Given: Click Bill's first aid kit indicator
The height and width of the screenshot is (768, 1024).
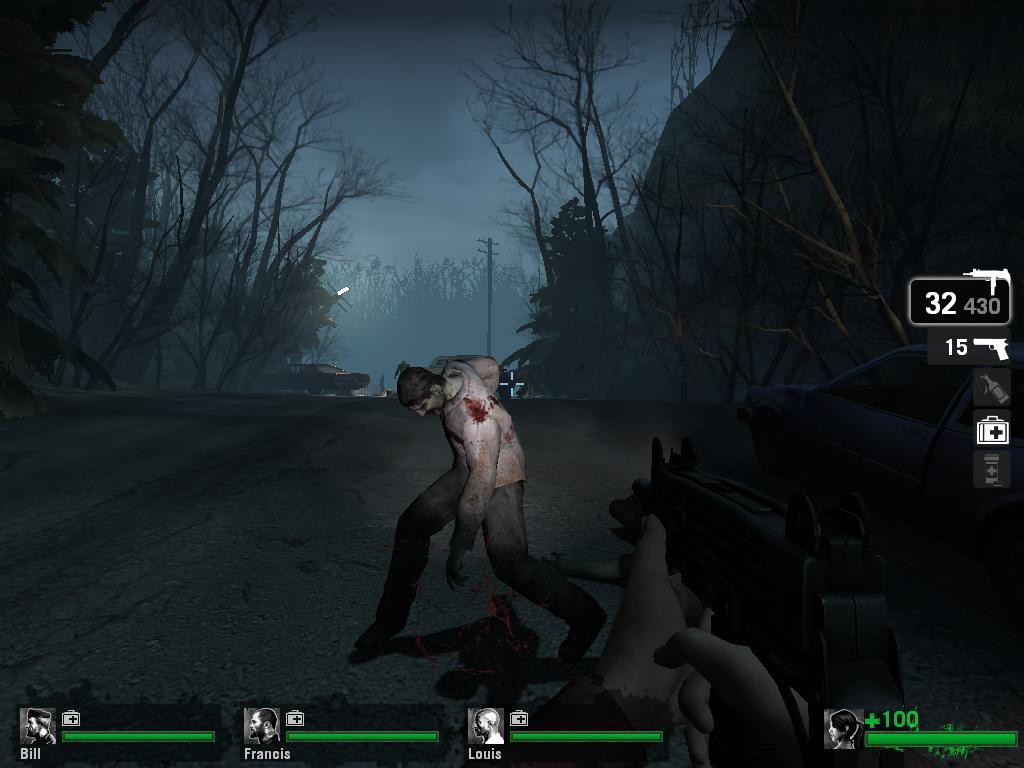Looking at the screenshot, I should pyautogui.click(x=71, y=718).
